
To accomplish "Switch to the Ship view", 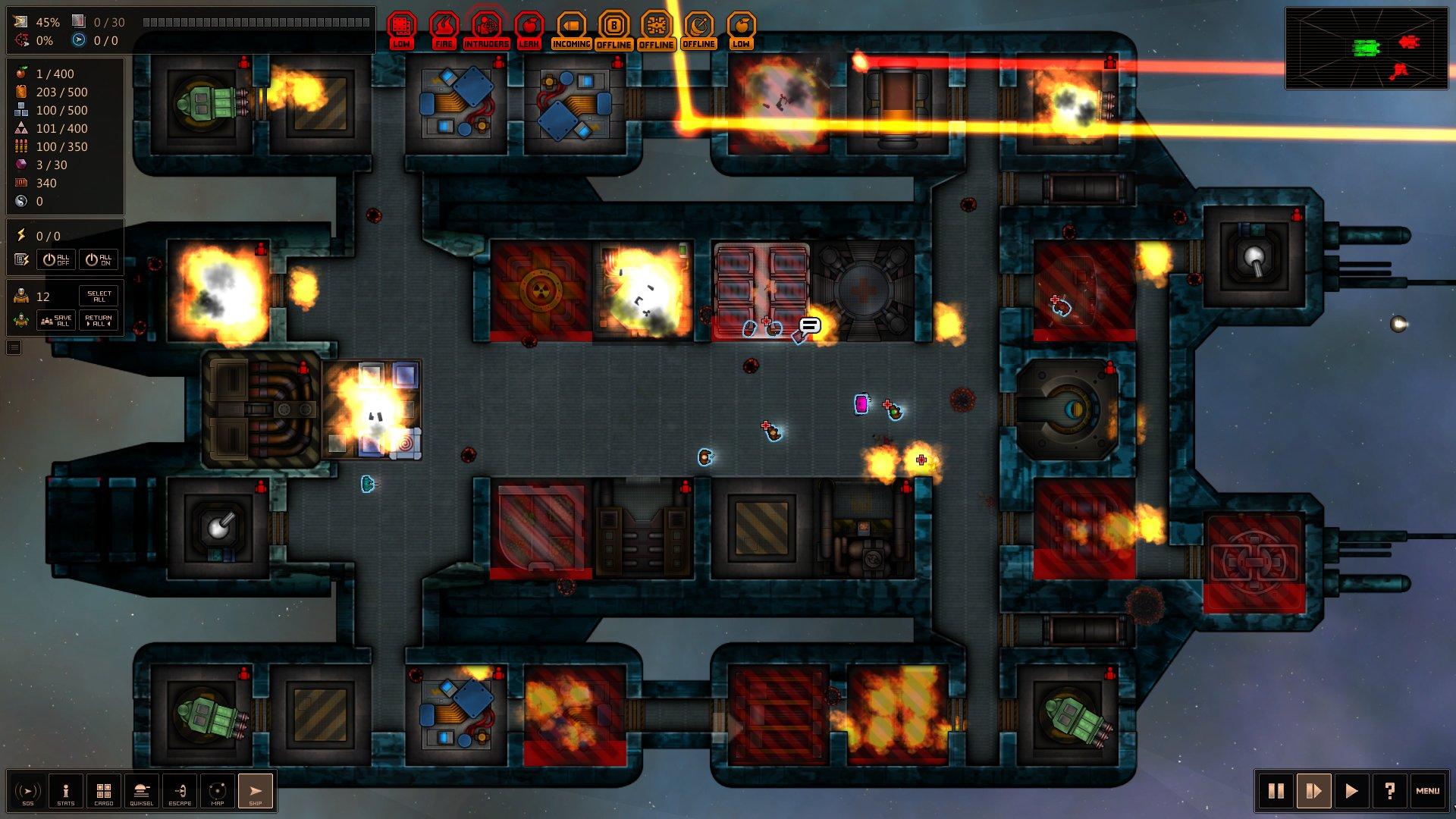I will [x=256, y=792].
